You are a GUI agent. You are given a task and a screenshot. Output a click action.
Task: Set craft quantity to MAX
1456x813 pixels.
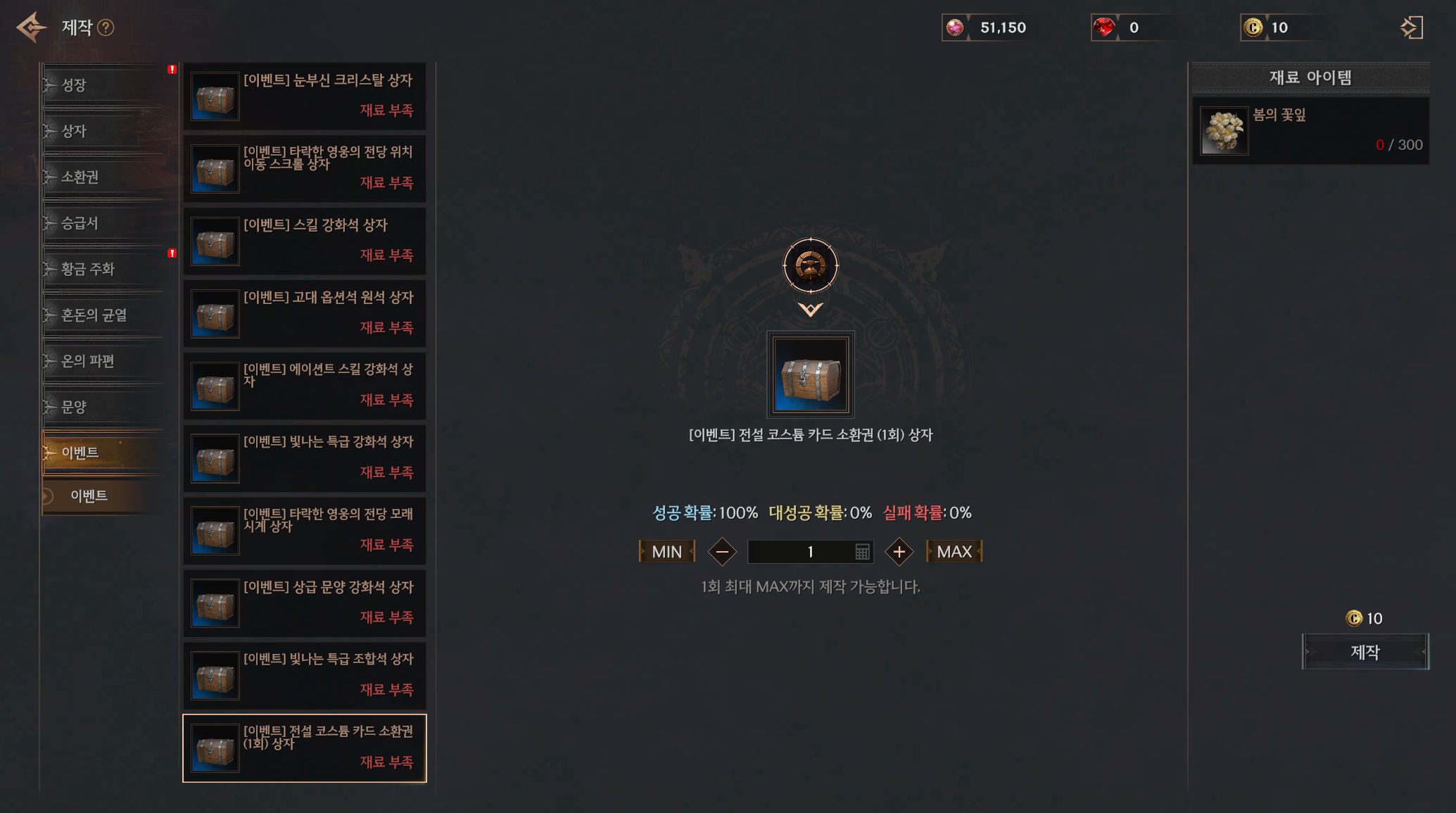[x=954, y=552]
